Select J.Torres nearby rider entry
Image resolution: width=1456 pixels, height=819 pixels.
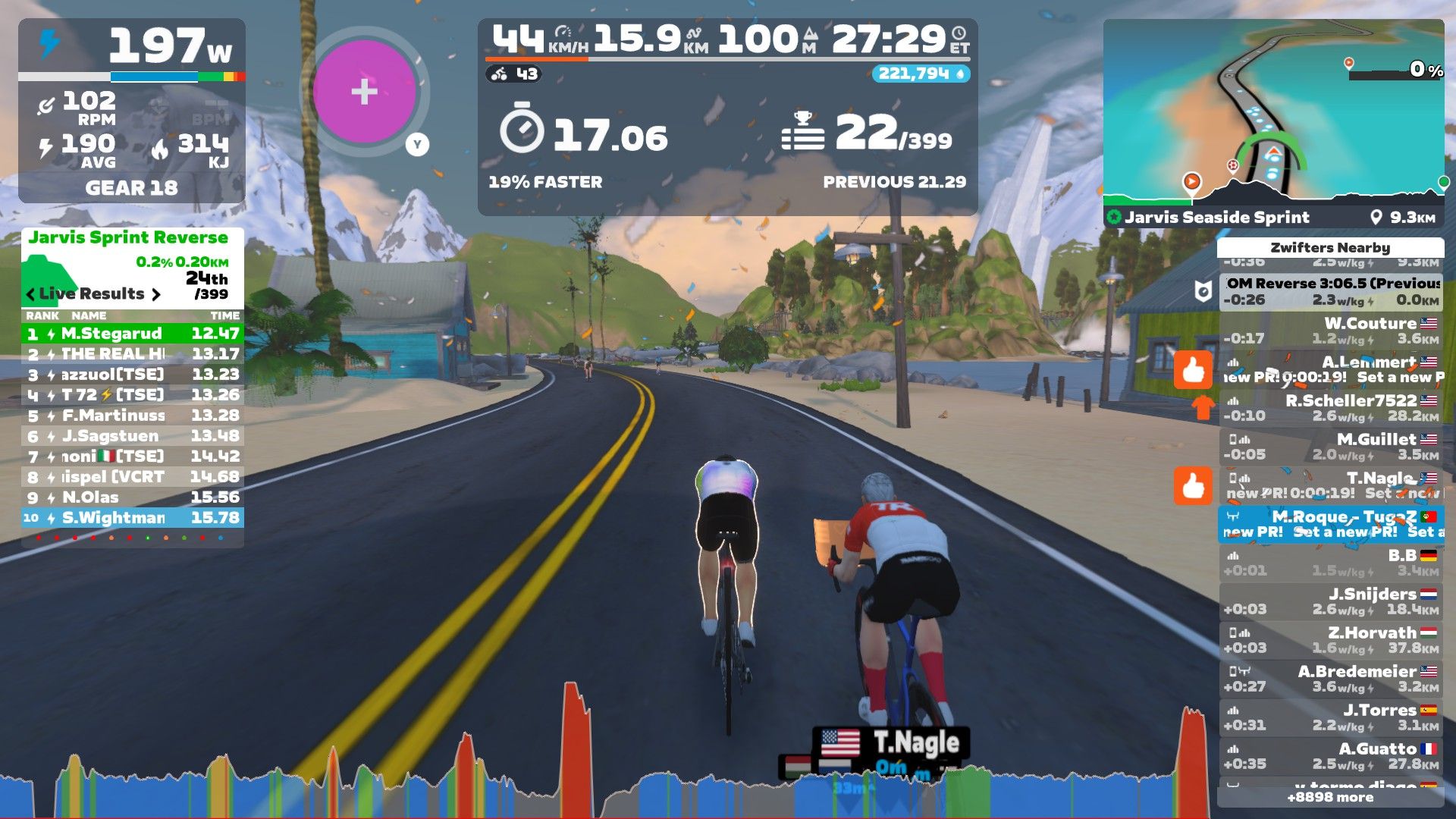pyautogui.click(x=1330, y=717)
